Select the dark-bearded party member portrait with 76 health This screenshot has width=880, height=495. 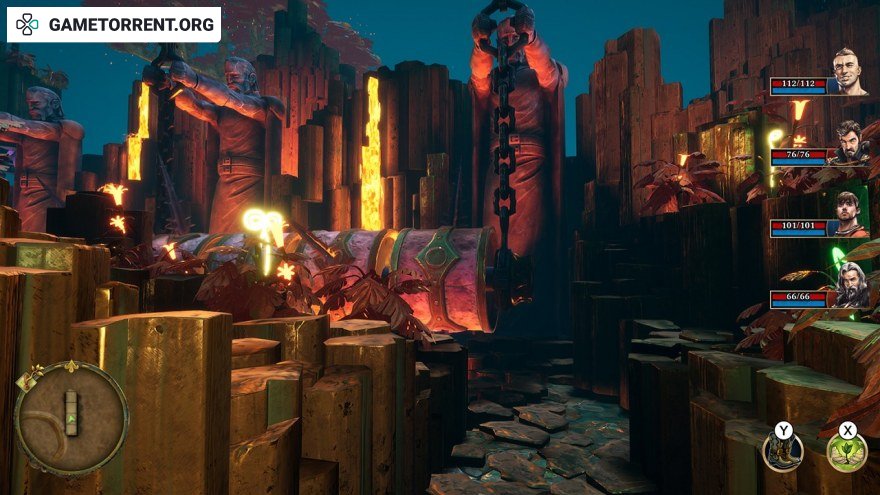click(x=849, y=143)
